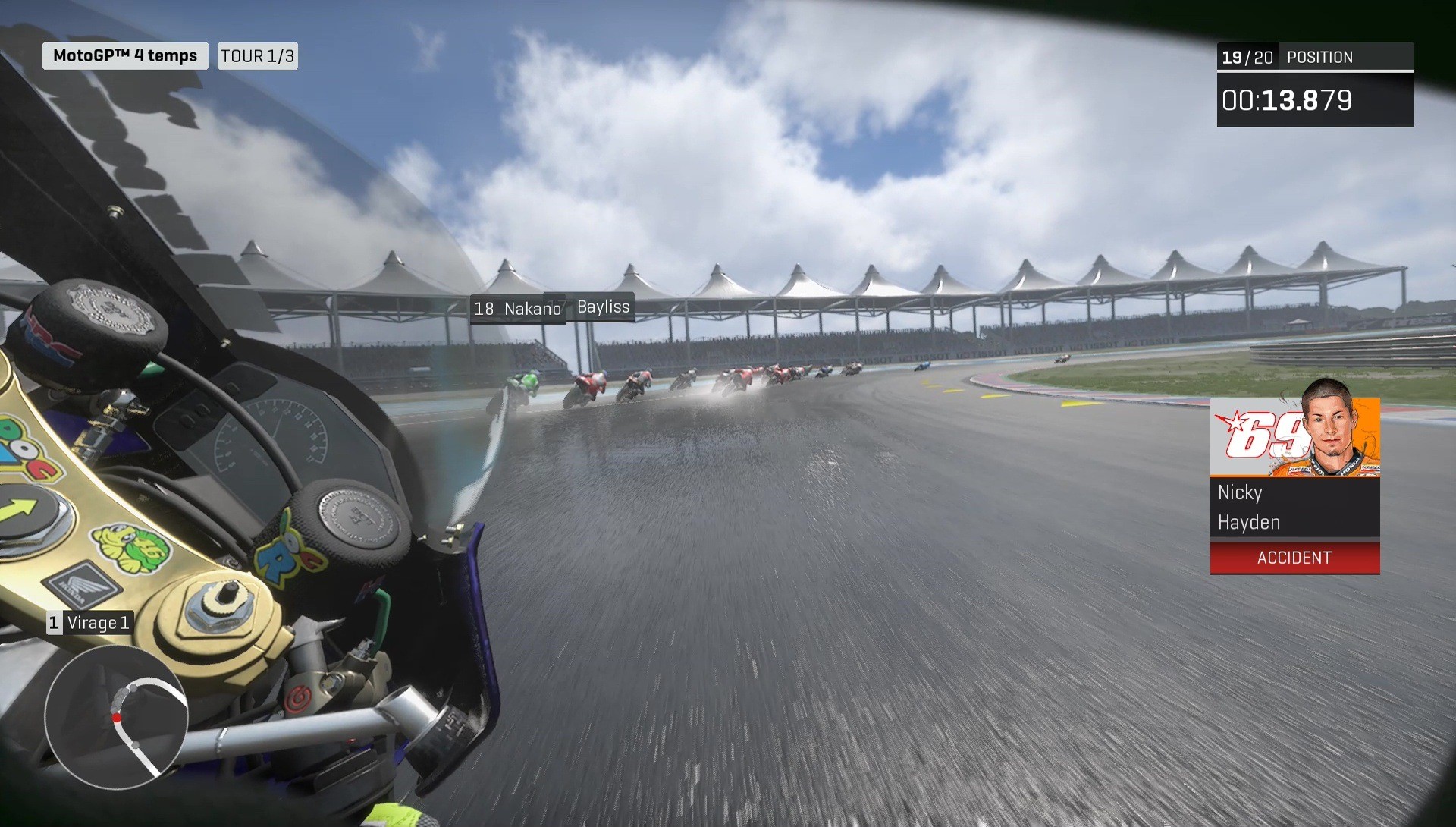Click the ACCIDENT notification banner
The image size is (1456, 827).
[1294, 558]
